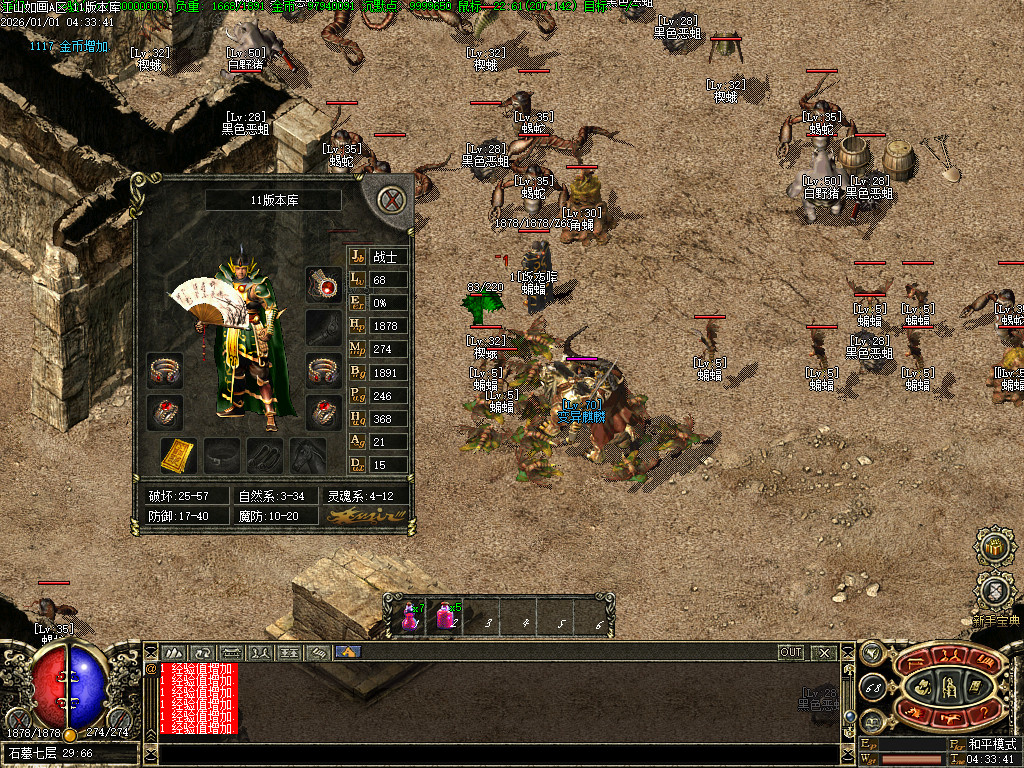Open the golden gift box icon
Image resolution: width=1024 pixels, height=768 pixels.
[x=994, y=547]
